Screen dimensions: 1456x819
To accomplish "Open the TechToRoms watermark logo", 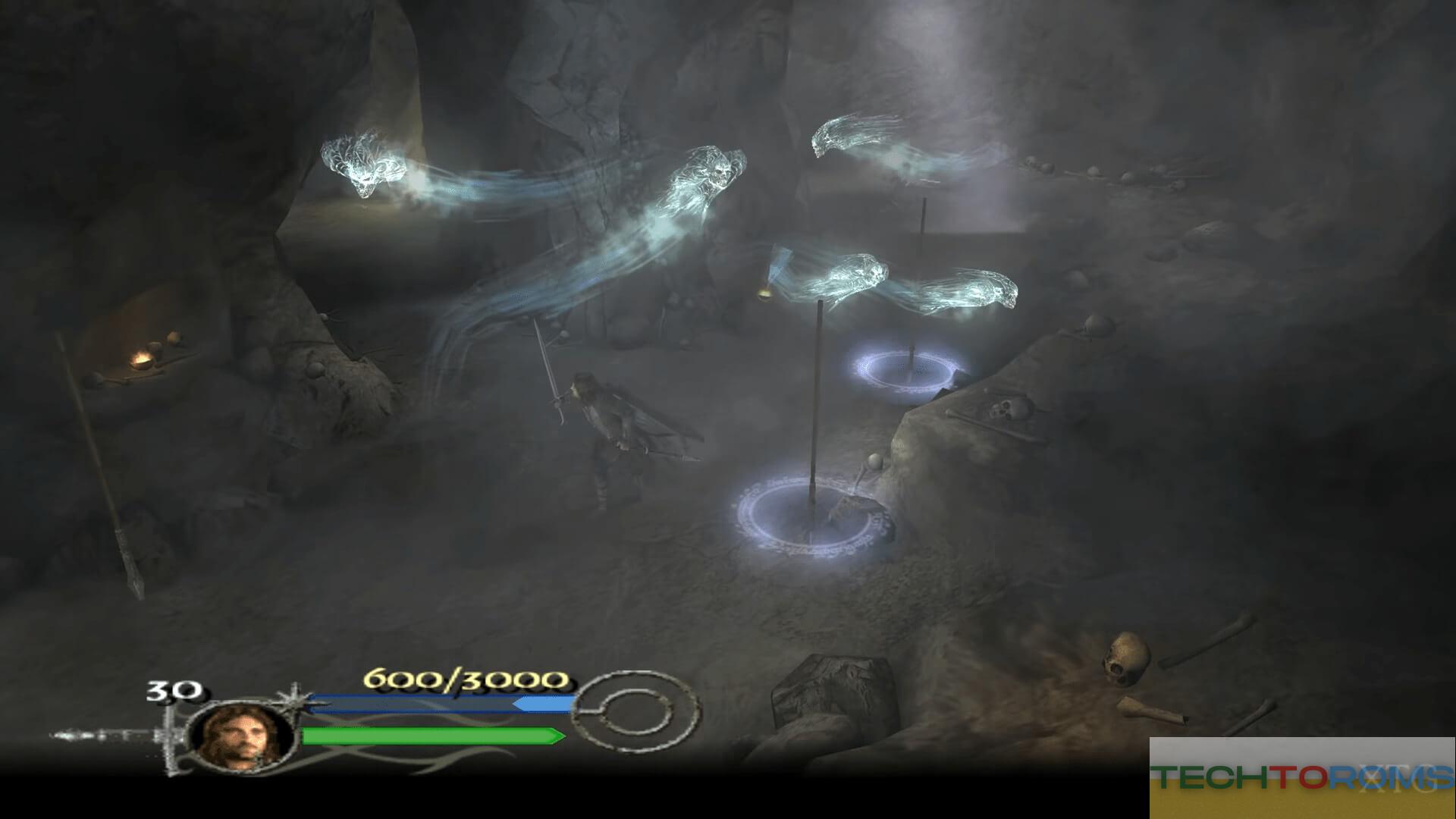I will pos(1302,777).
